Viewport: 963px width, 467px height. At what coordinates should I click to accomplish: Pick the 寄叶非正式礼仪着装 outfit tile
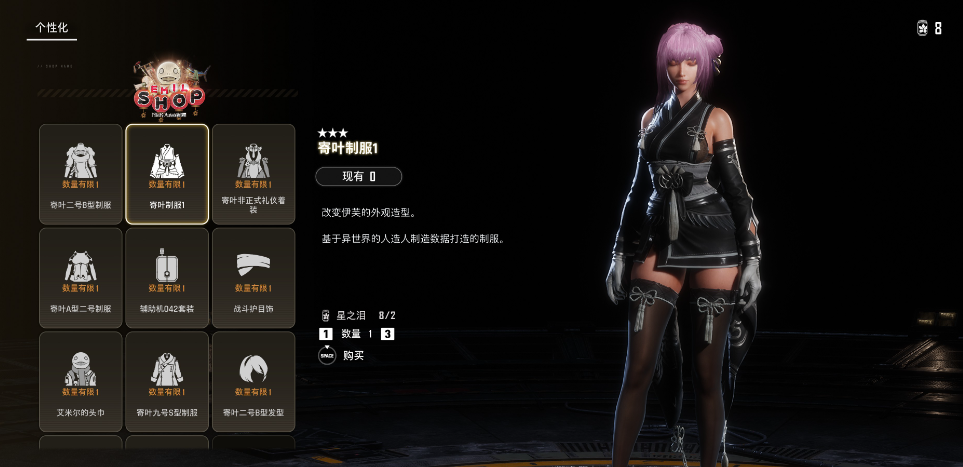click(253, 173)
